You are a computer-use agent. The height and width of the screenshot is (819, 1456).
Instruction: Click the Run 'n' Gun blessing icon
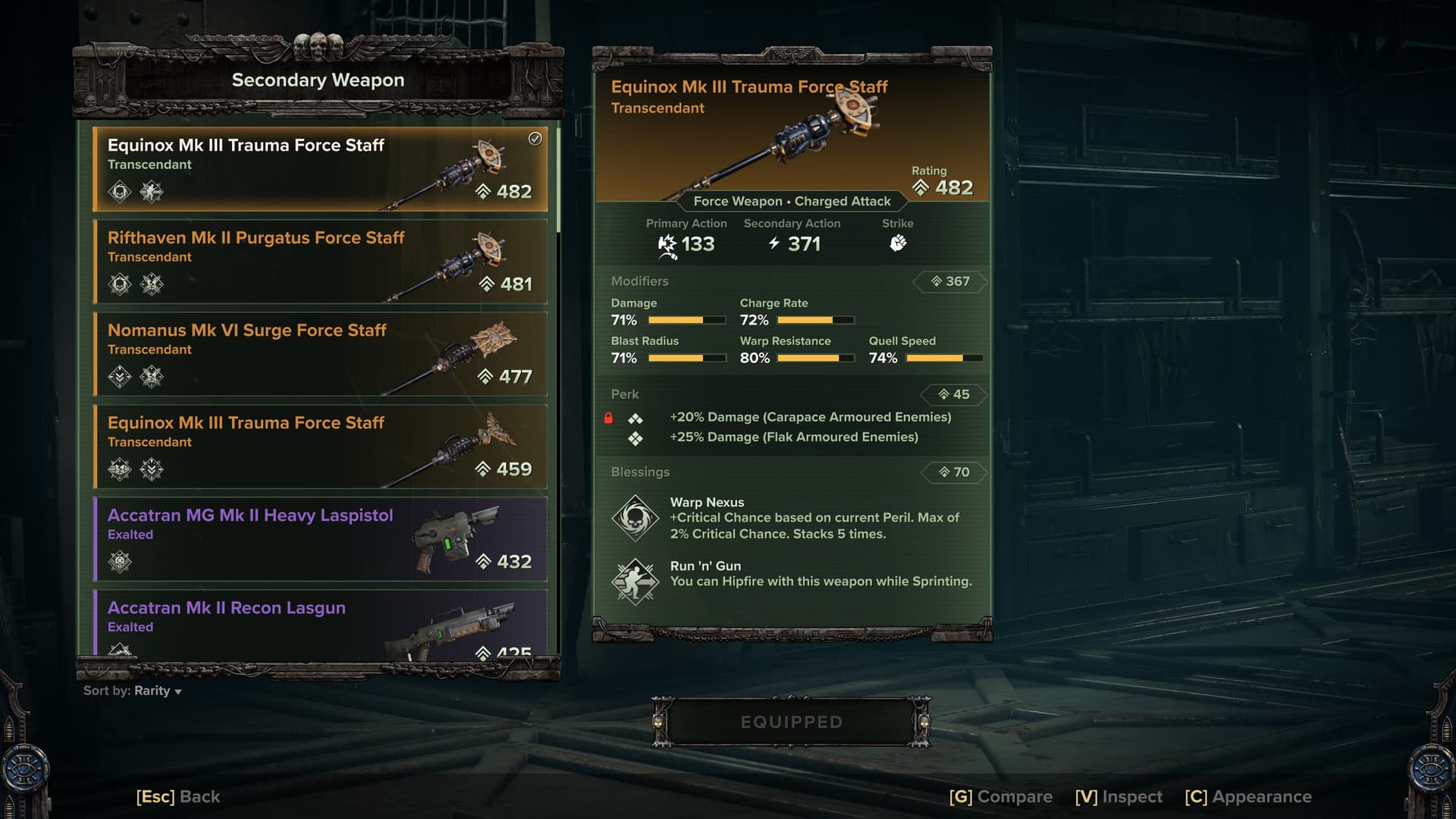tap(635, 582)
